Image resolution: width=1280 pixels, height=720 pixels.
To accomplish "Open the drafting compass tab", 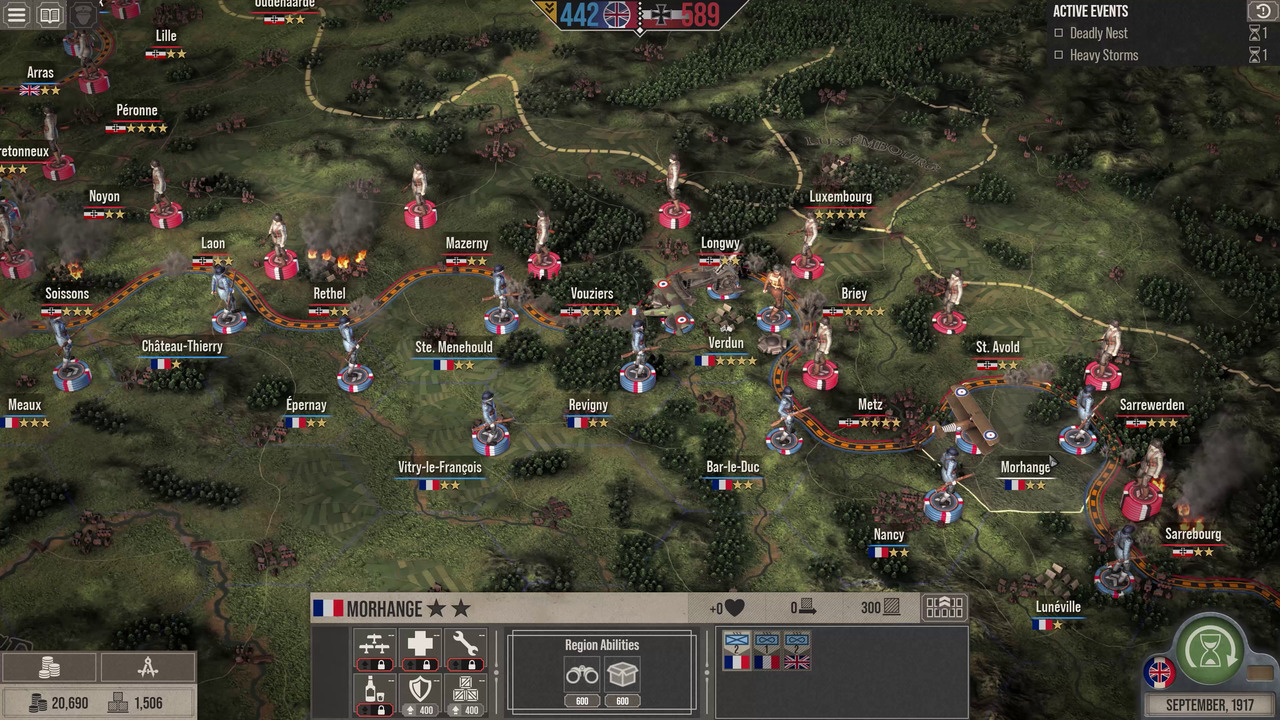I will [x=147, y=668].
